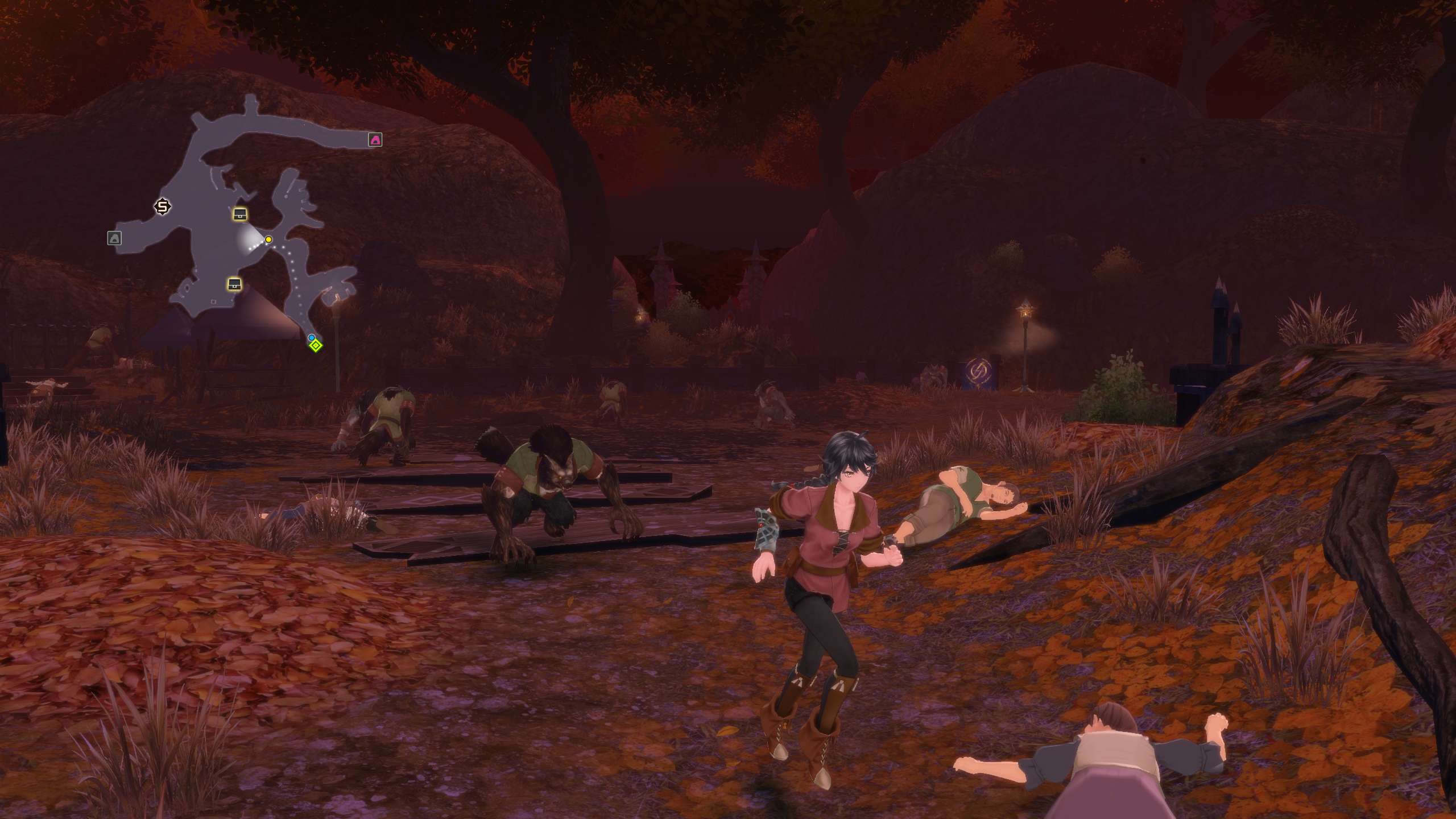
Task: Click the yellow player position dot
Action: 268,239
